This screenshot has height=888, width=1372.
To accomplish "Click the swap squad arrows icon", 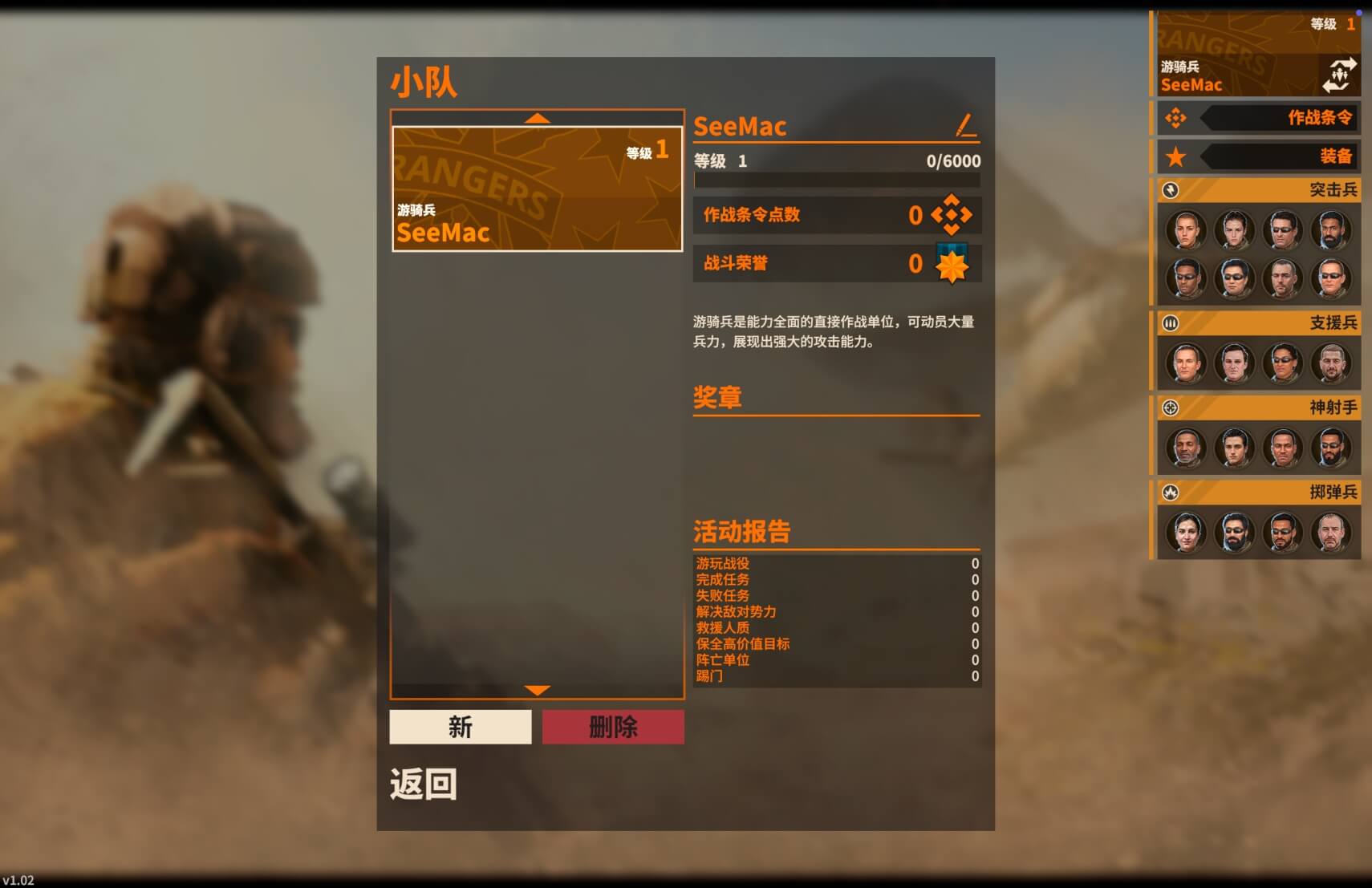I will [1339, 75].
